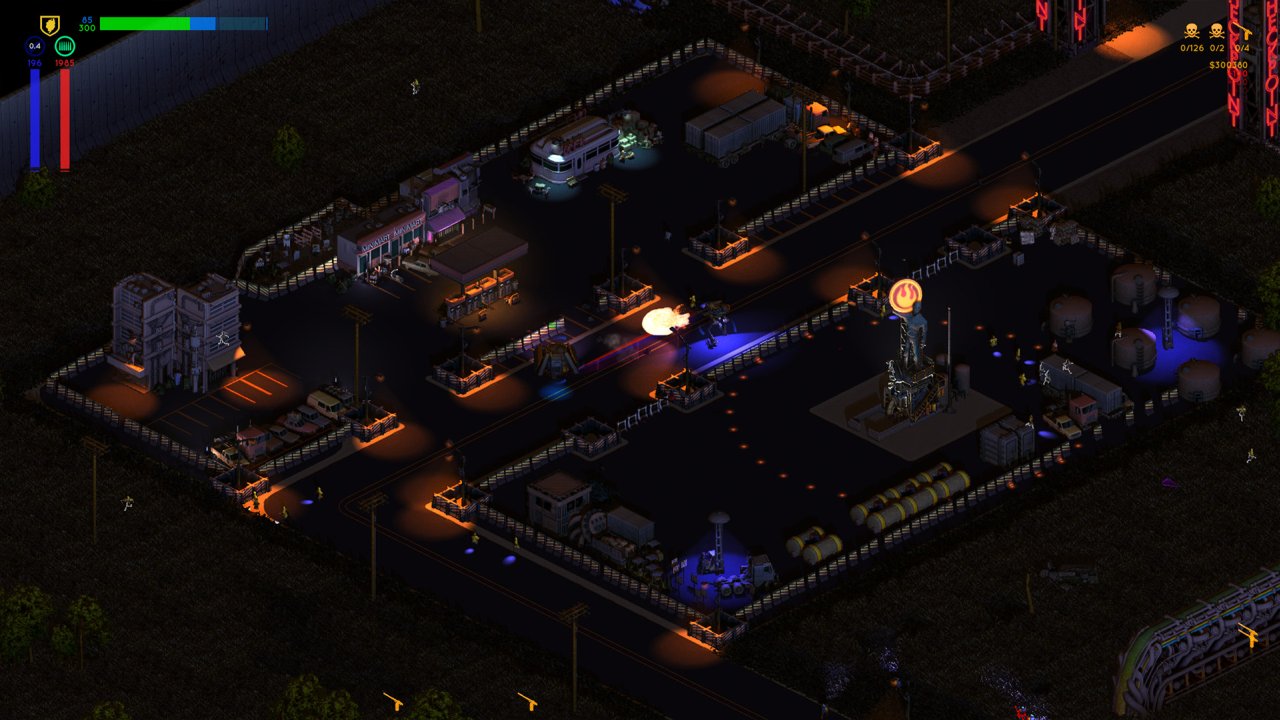
Task: Click the fuel pump icon above the 0/4 counter
Action: (1243, 31)
